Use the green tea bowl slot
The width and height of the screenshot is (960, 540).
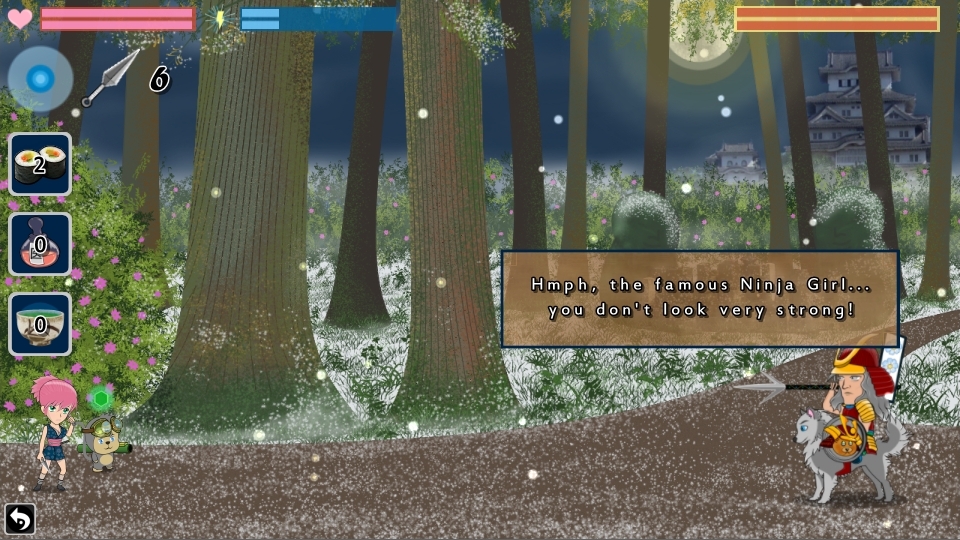coord(40,324)
